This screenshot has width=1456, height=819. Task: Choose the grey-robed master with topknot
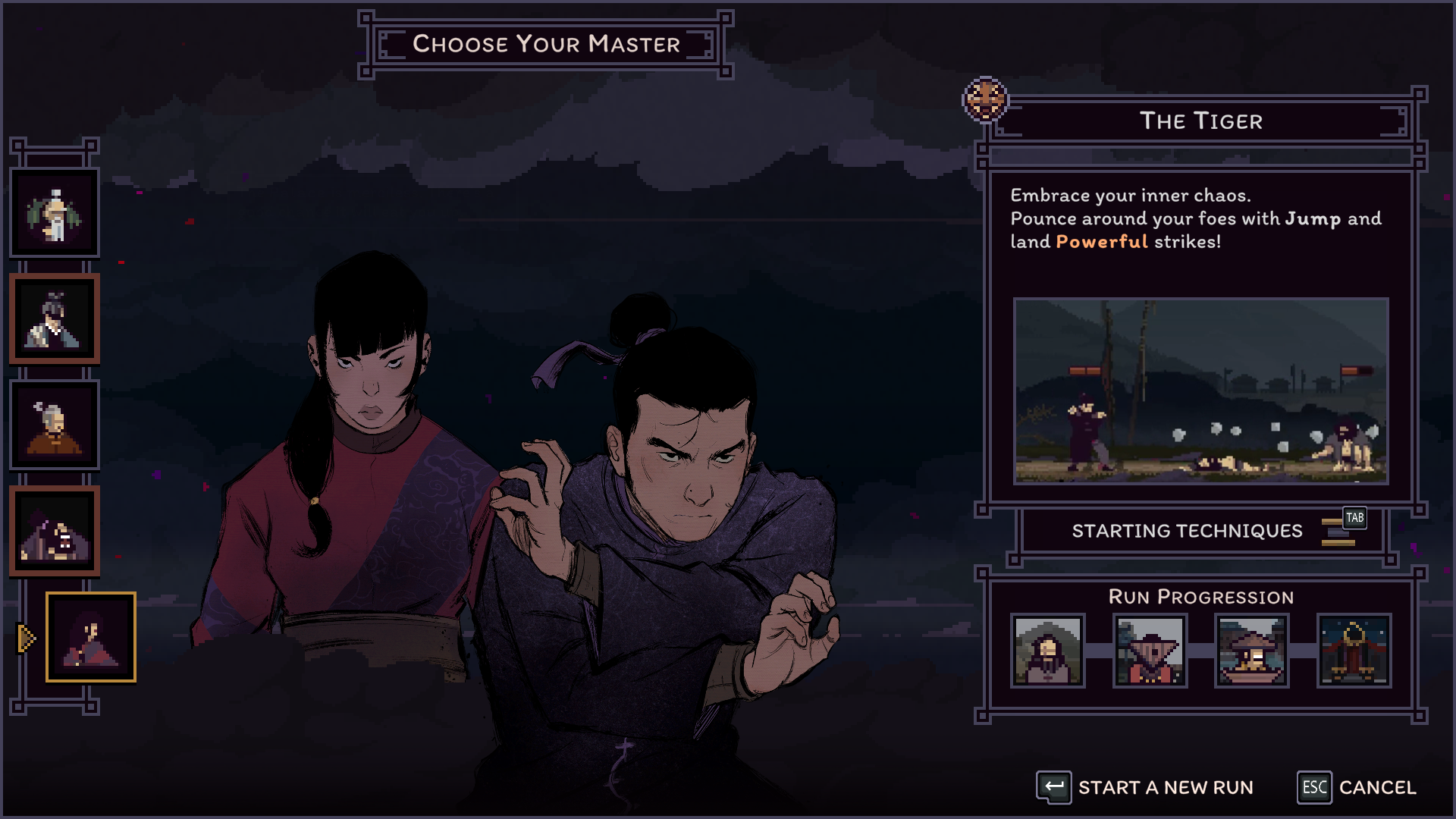click(x=54, y=319)
